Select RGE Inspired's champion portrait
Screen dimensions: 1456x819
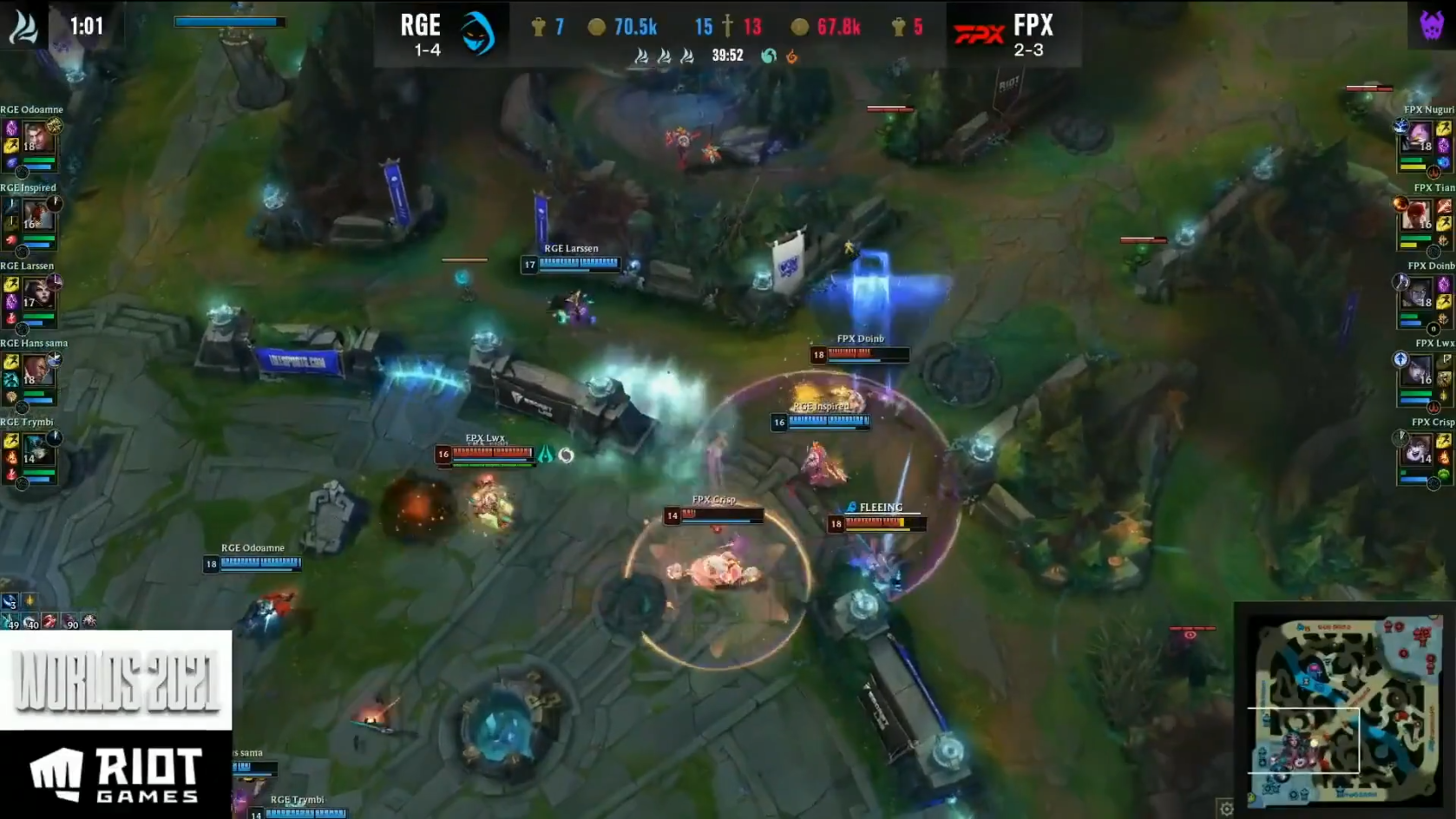(x=36, y=215)
